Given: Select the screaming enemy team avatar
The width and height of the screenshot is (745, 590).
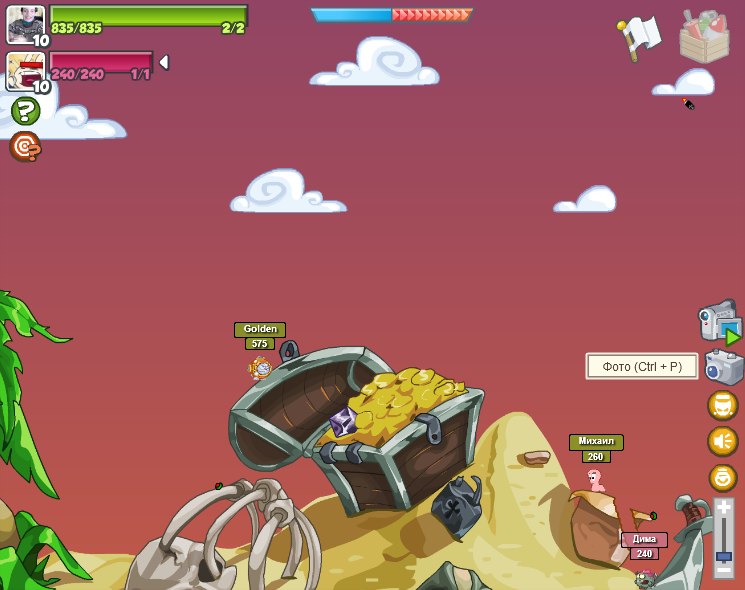Looking at the screenshot, I should tap(26, 70).
